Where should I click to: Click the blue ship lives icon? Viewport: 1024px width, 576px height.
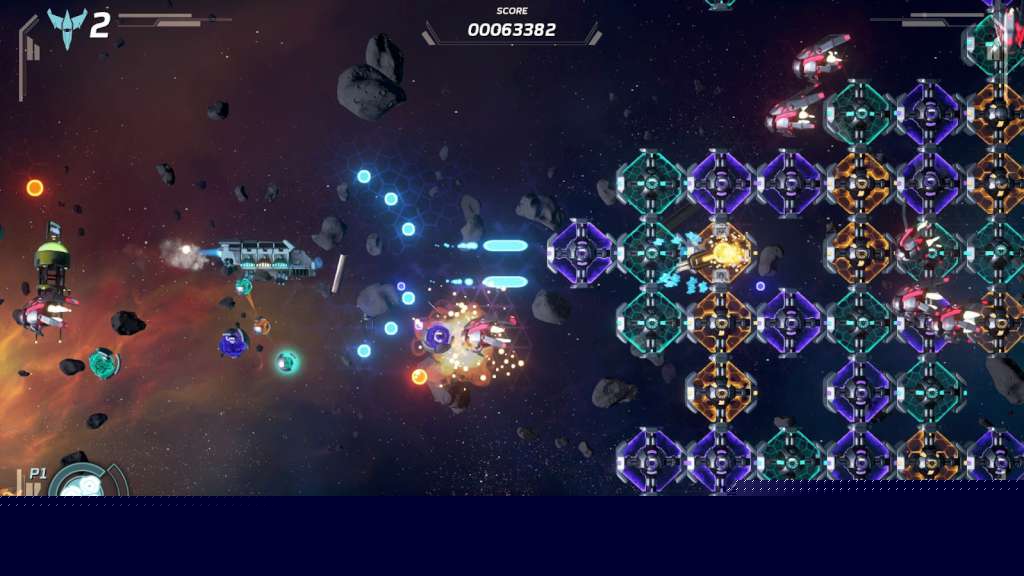[x=67, y=27]
